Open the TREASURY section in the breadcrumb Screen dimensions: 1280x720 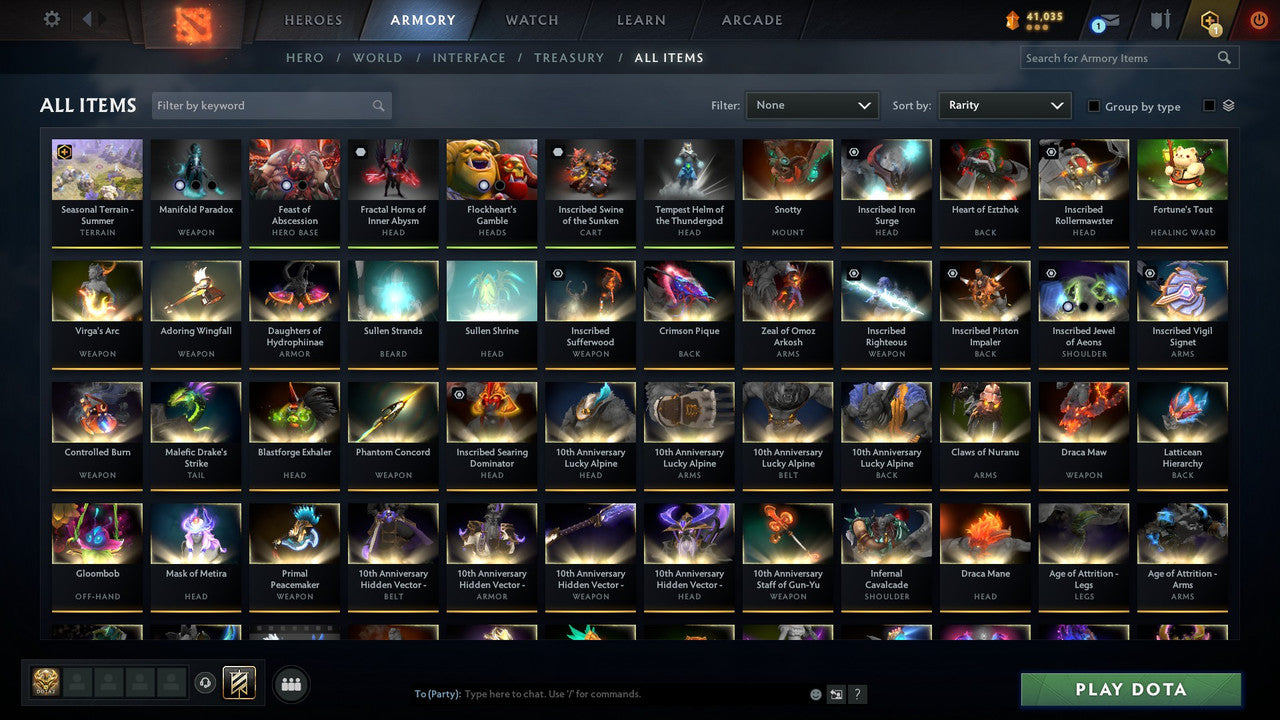[569, 57]
